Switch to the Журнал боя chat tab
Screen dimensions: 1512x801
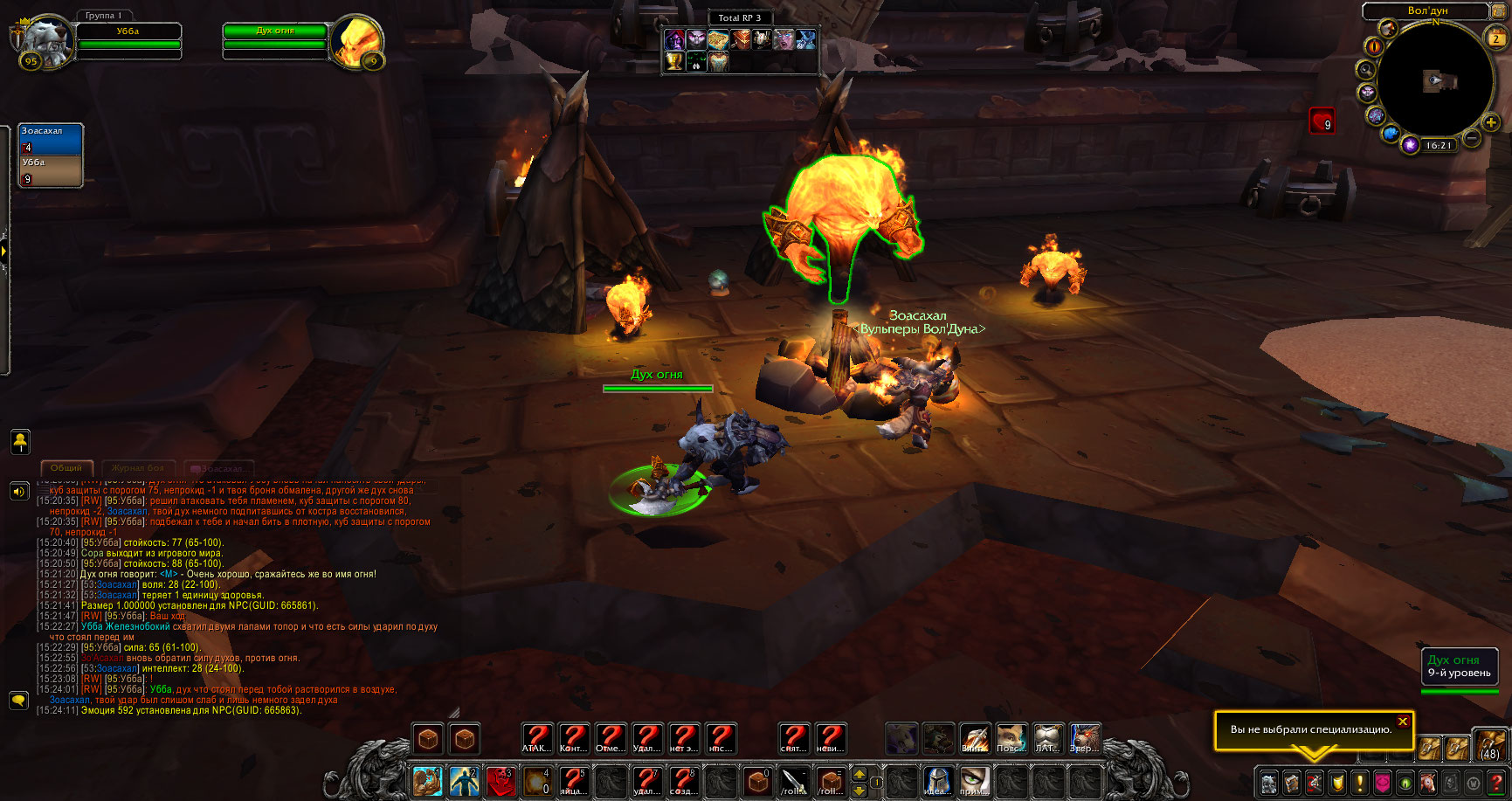138,468
